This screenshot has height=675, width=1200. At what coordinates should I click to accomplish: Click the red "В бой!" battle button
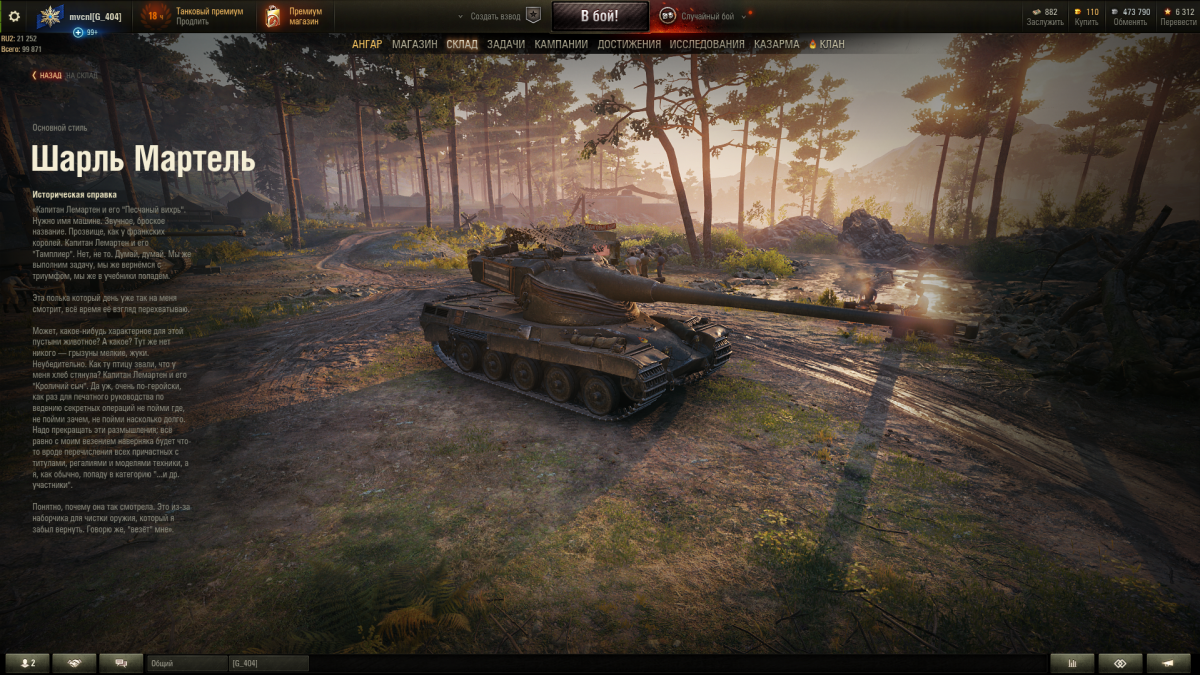click(600, 16)
